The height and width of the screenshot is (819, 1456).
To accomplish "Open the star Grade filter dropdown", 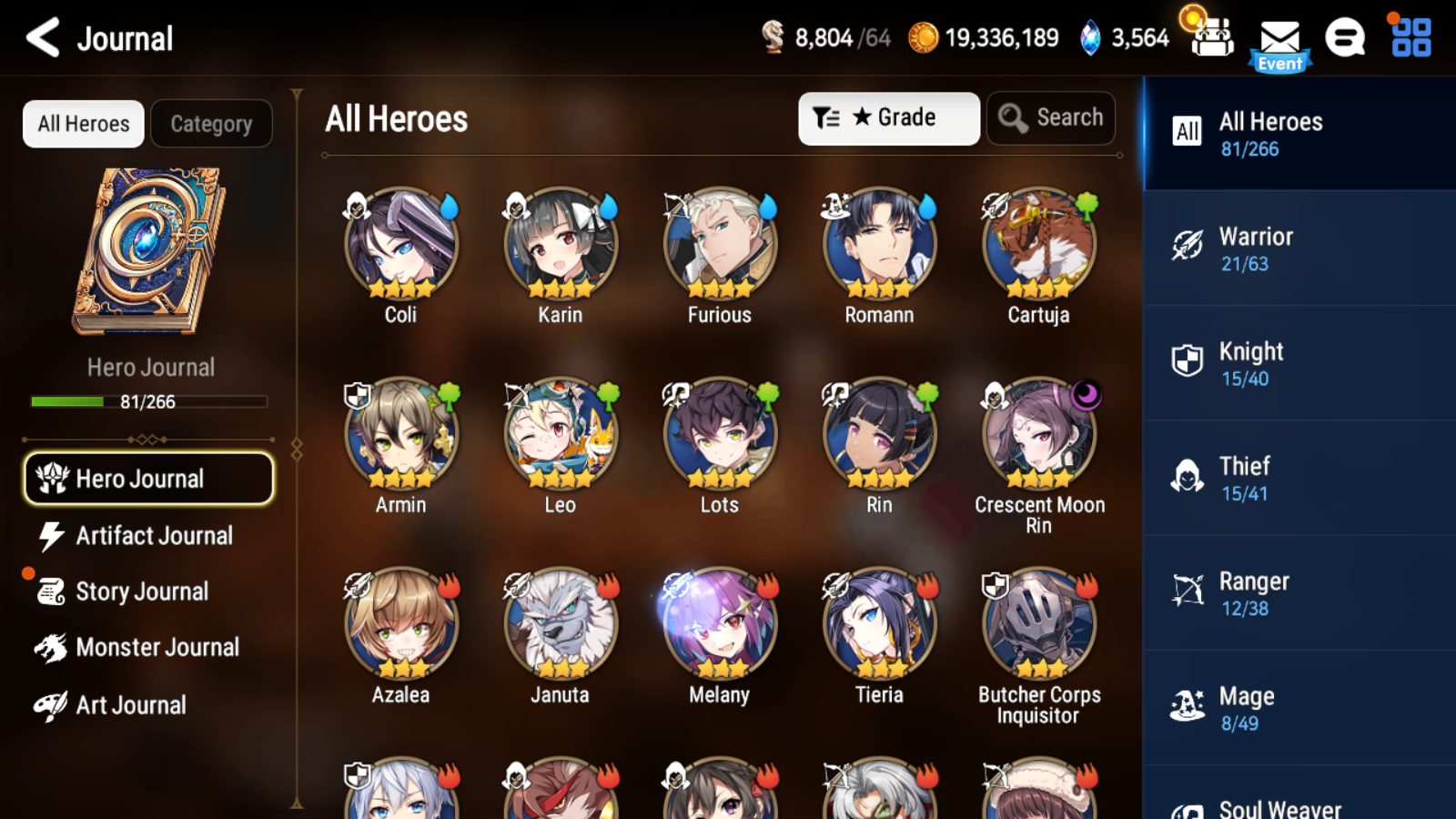I will click(887, 117).
